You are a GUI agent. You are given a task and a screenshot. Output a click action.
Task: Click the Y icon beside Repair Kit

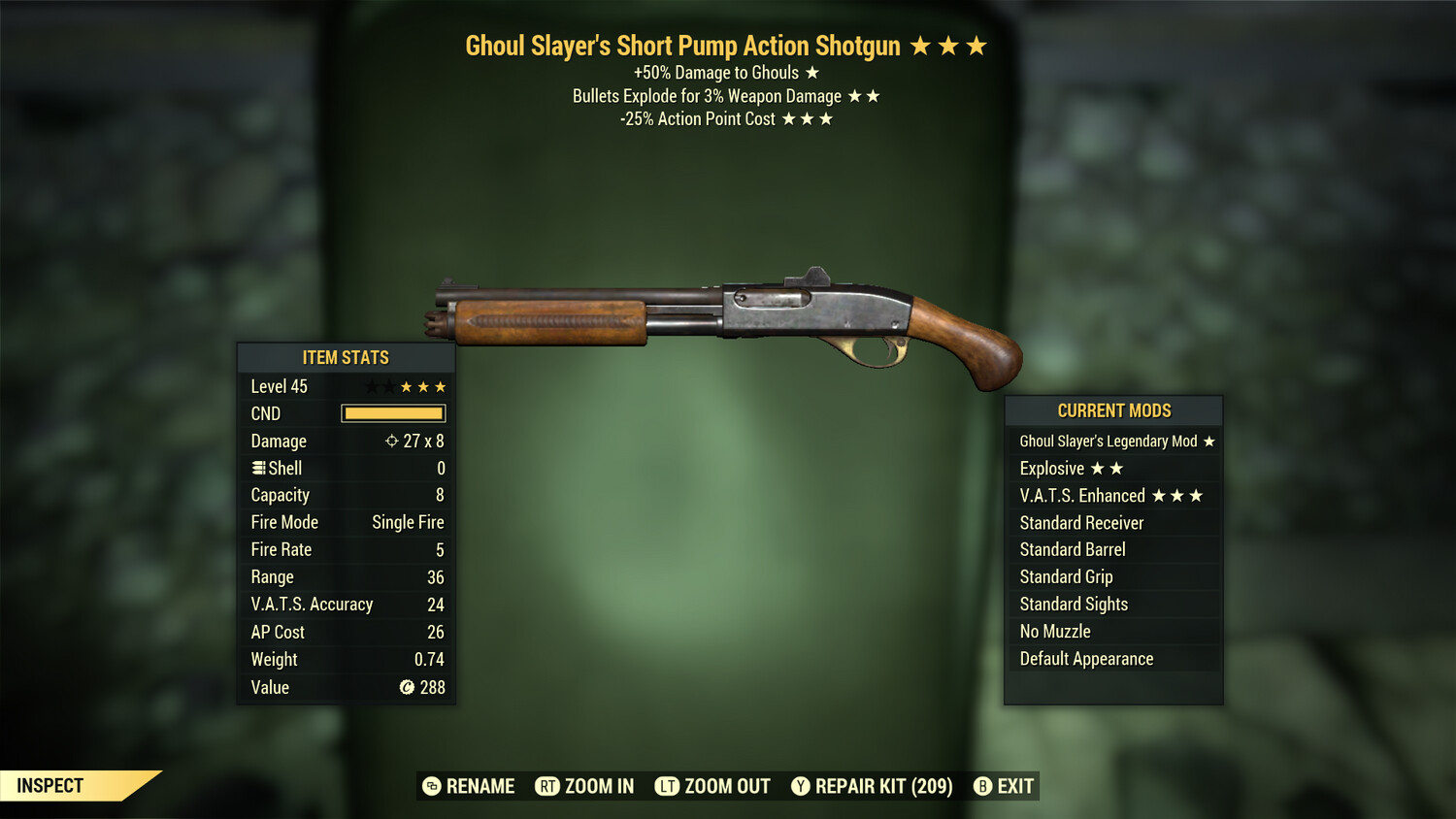click(x=801, y=787)
